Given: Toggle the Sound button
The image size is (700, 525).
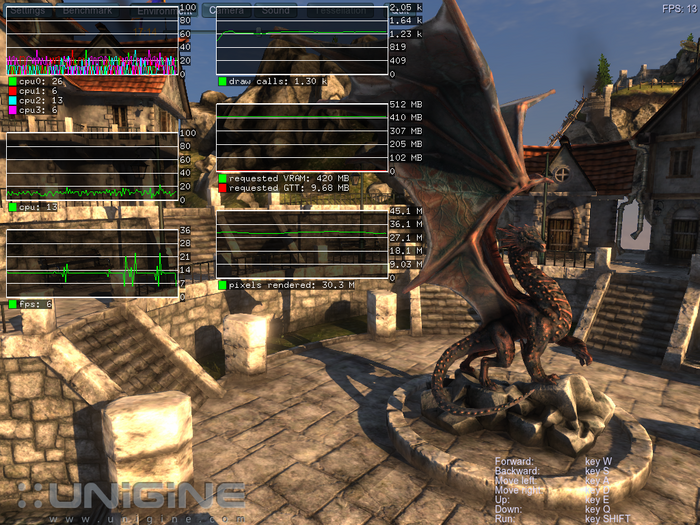Looking at the screenshot, I should (276, 10).
